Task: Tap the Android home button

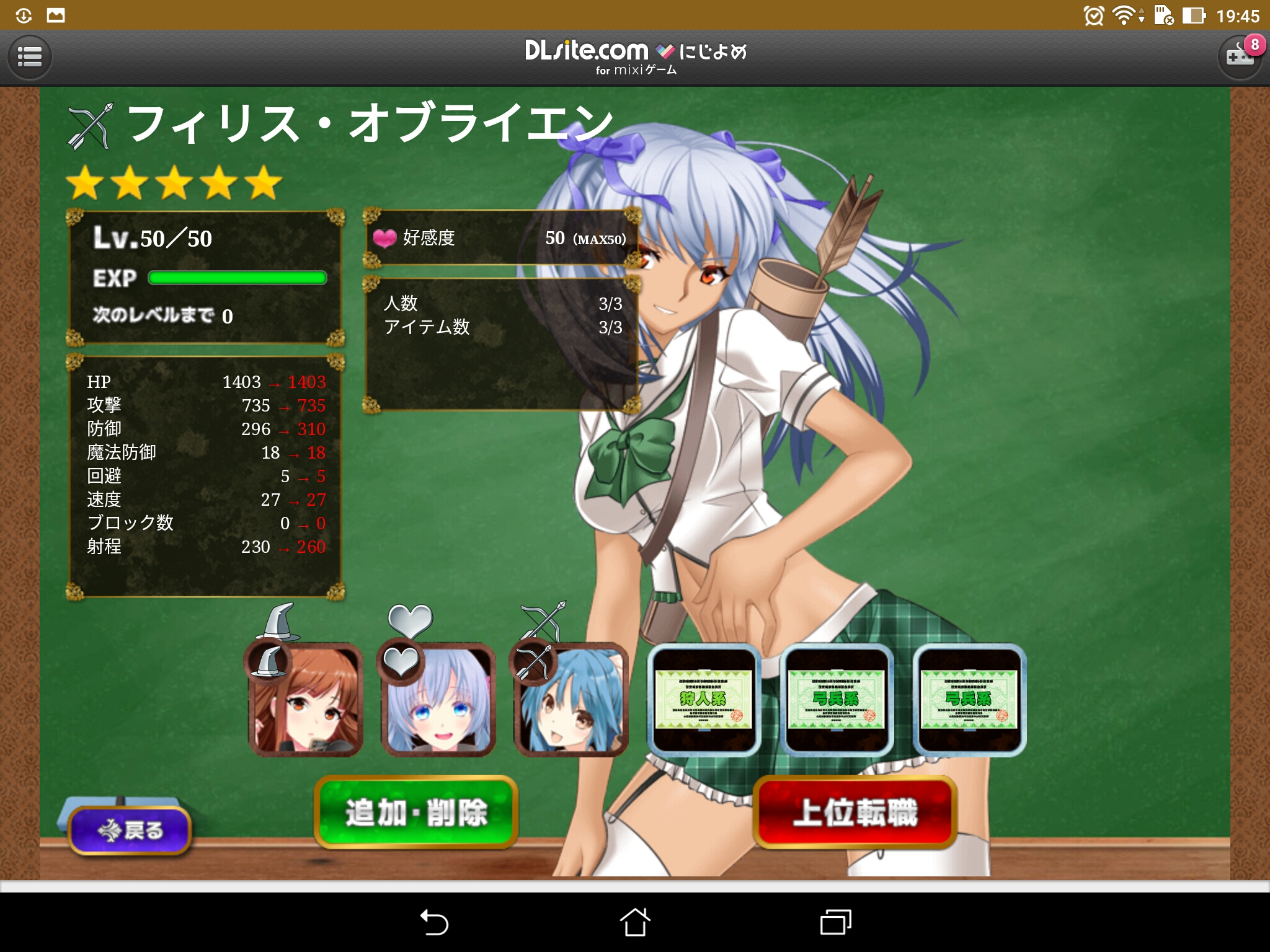Action: pos(635,922)
